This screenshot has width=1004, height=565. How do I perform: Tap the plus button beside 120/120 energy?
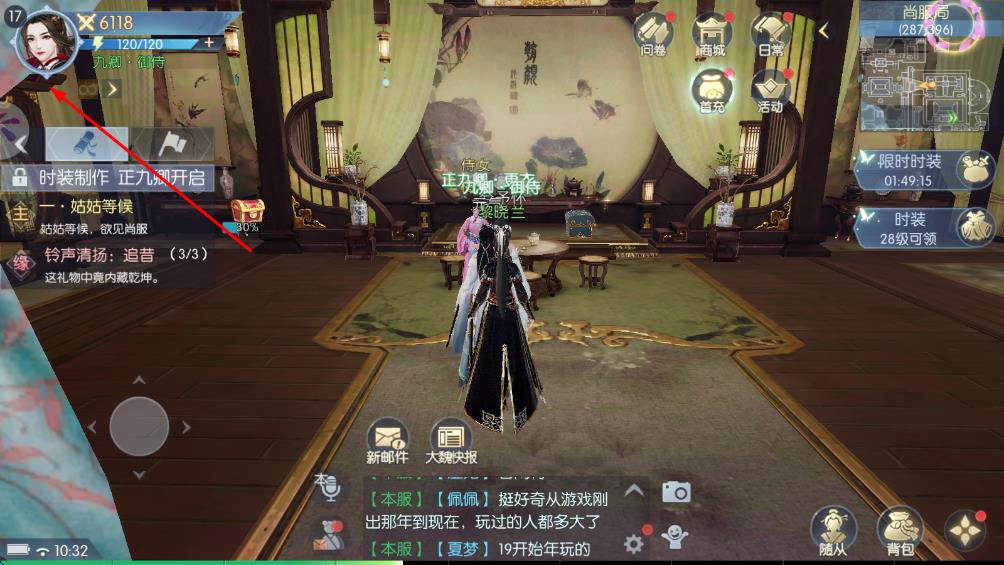[209, 43]
